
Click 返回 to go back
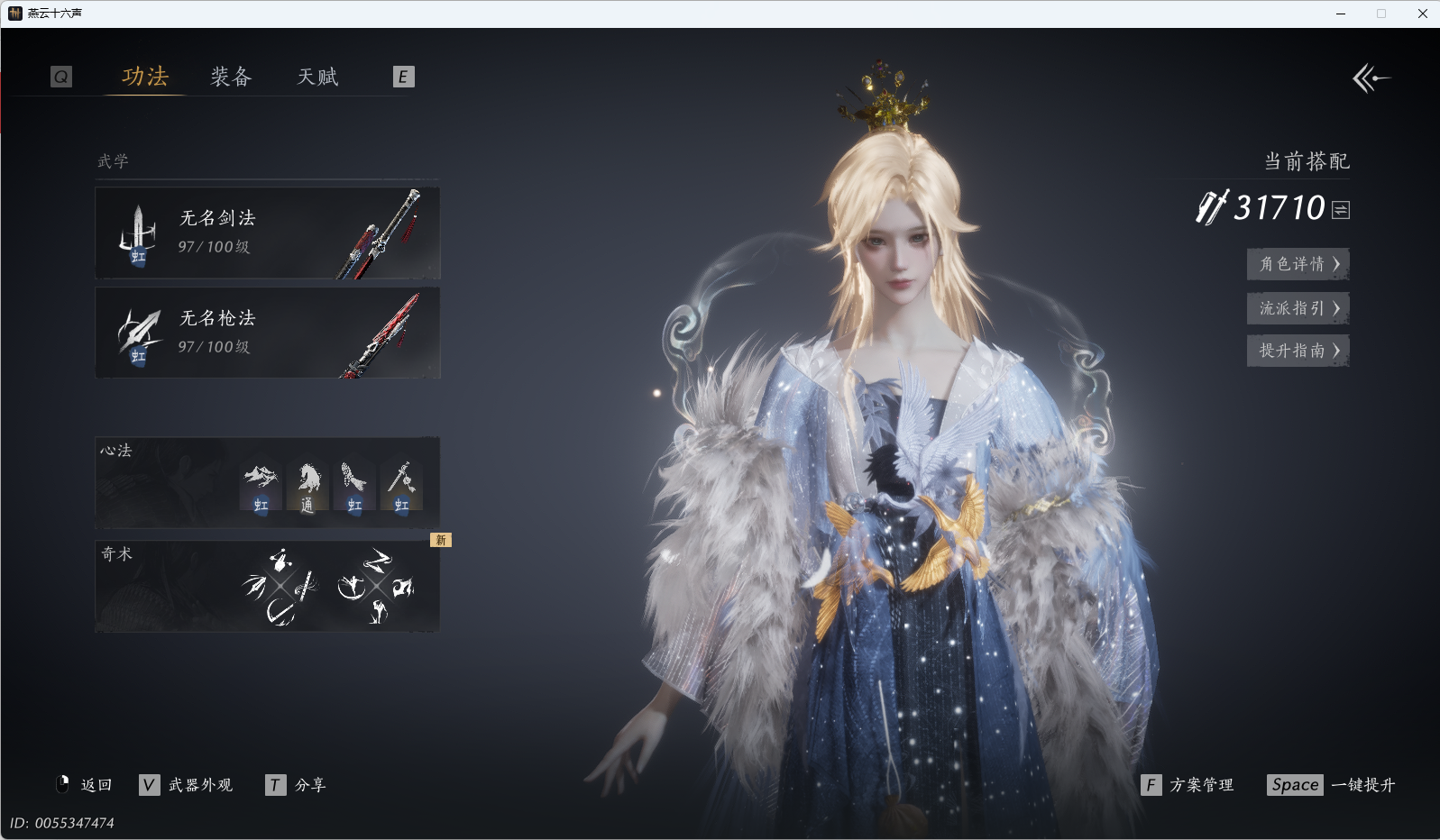click(x=84, y=785)
